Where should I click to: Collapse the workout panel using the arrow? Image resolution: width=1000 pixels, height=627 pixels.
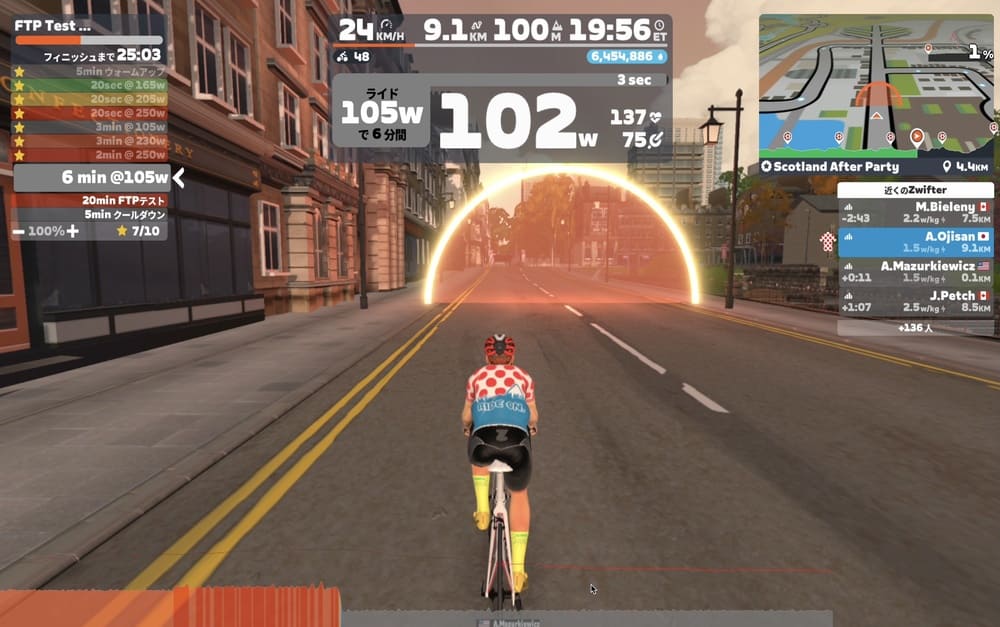coord(179,178)
